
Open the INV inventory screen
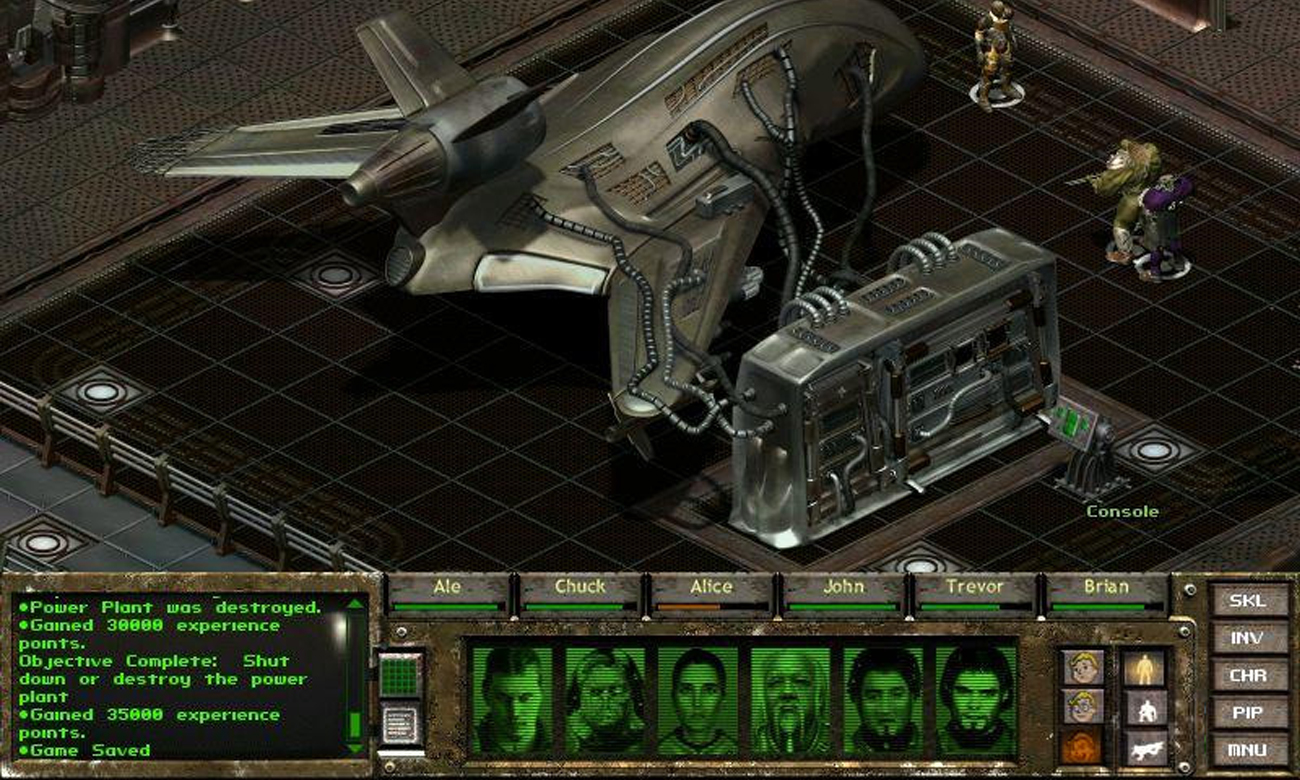pyautogui.click(x=1247, y=638)
